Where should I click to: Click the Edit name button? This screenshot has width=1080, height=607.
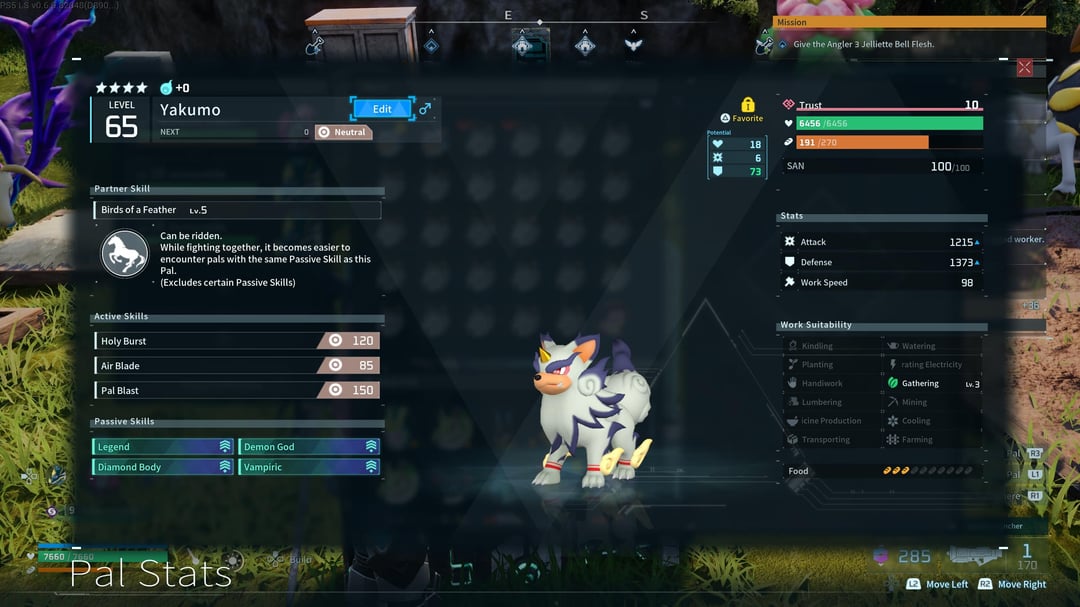click(382, 109)
